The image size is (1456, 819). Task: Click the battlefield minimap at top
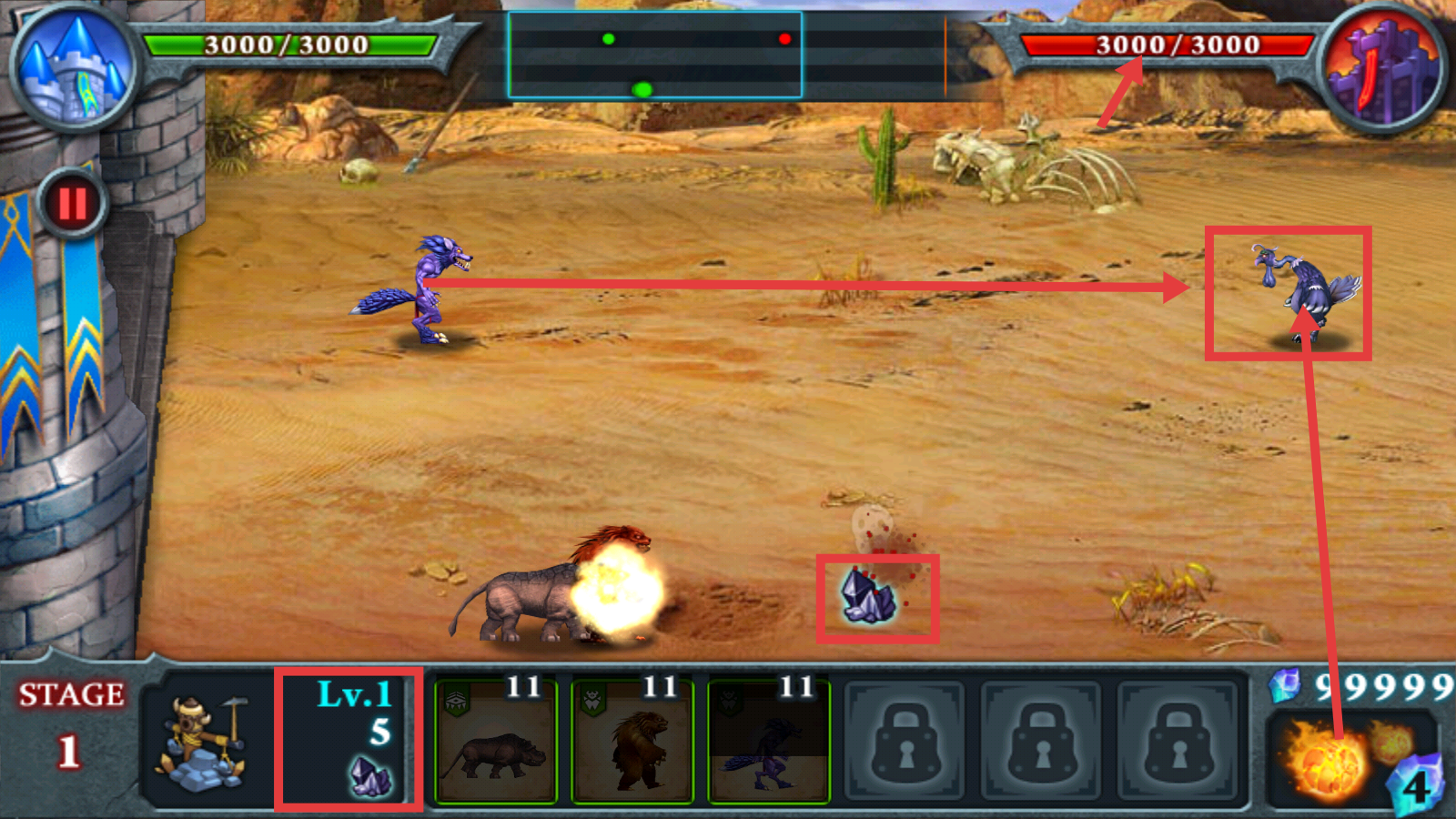coord(655,55)
